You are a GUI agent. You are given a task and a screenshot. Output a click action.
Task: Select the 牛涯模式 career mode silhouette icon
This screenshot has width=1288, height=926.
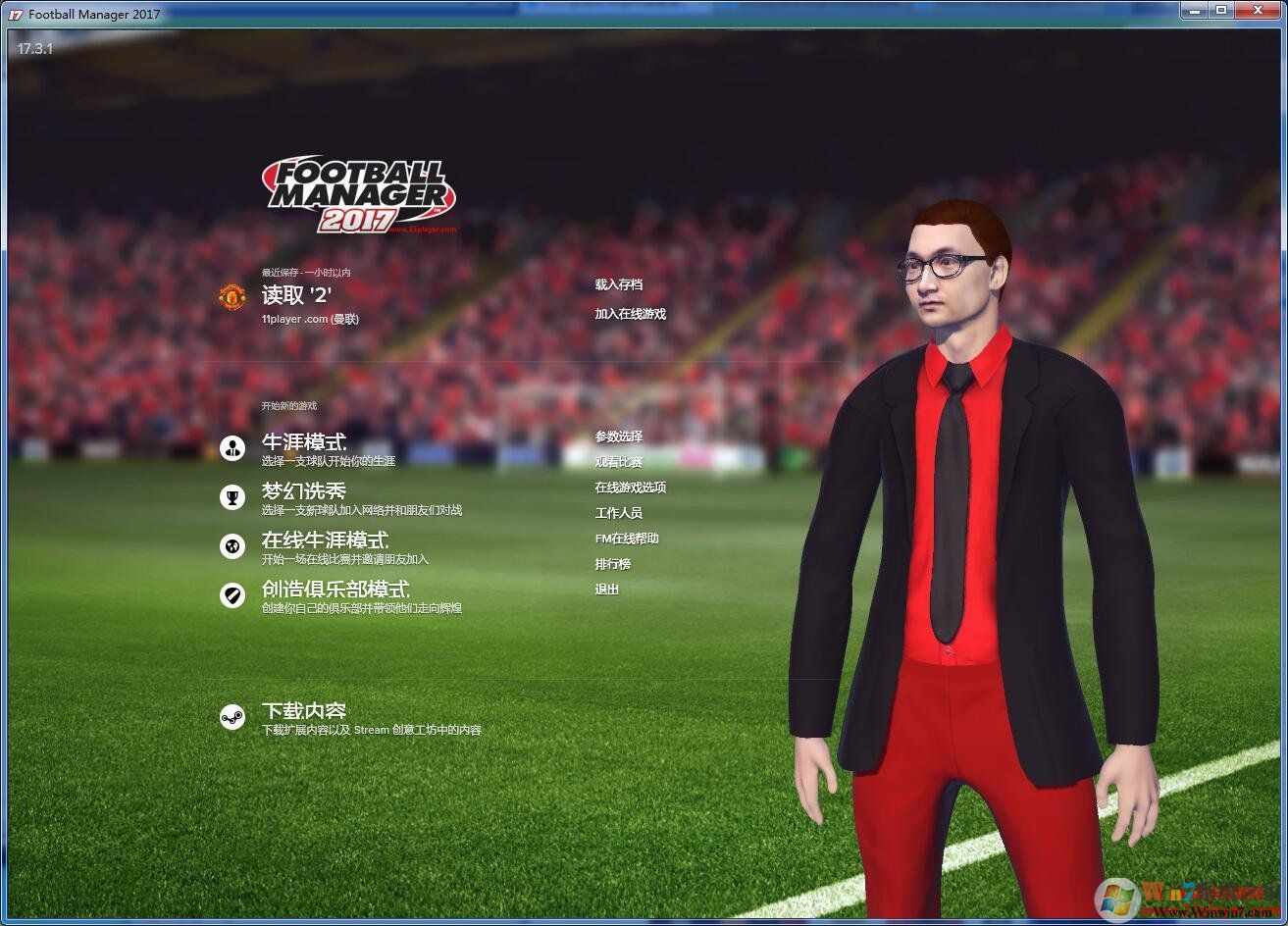(x=232, y=448)
